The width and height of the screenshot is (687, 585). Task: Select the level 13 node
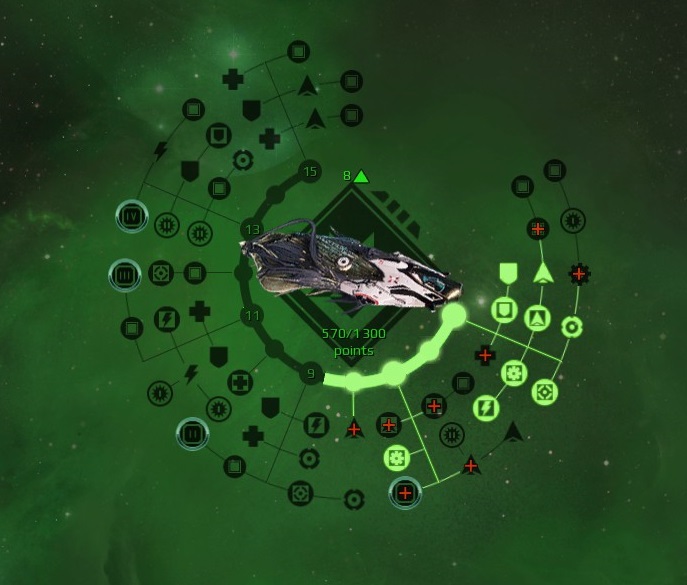[x=252, y=231]
